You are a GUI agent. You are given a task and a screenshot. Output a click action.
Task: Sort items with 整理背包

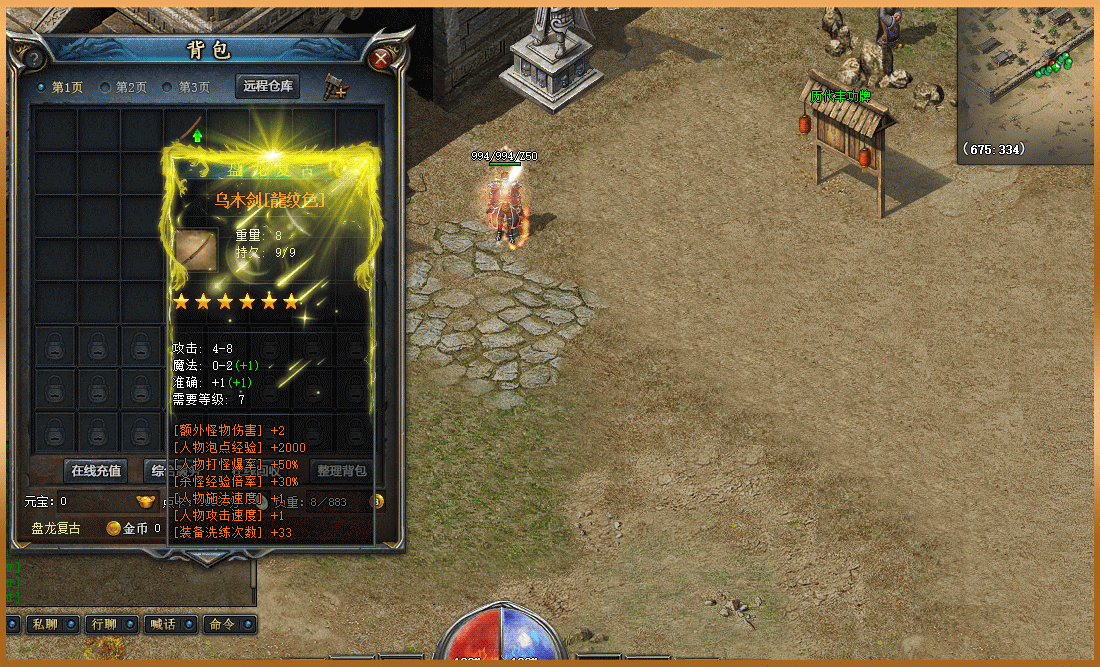click(341, 470)
